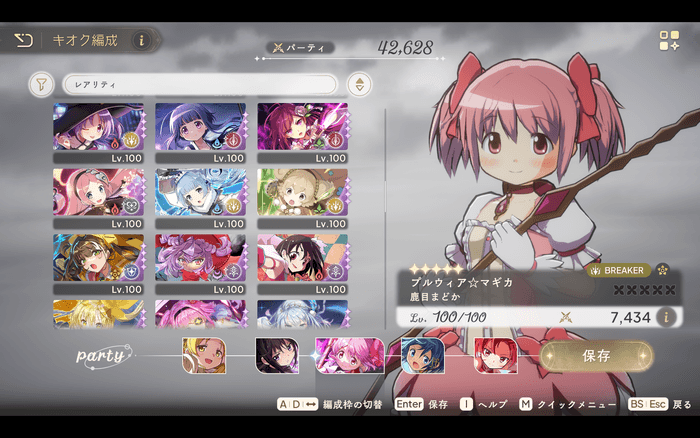This screenshot has width=700, height=438.
Task: Open character details info icon by 7,434
Action: [x=666, y=317]
